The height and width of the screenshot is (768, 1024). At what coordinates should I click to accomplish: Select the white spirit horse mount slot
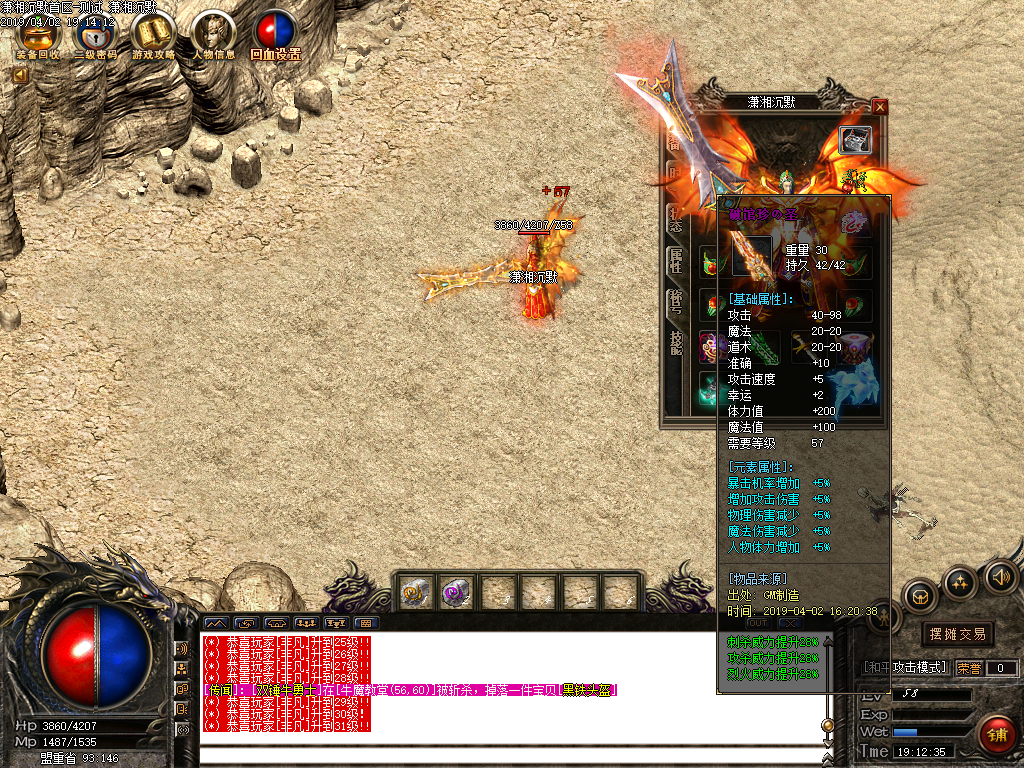tap(857, 392)
